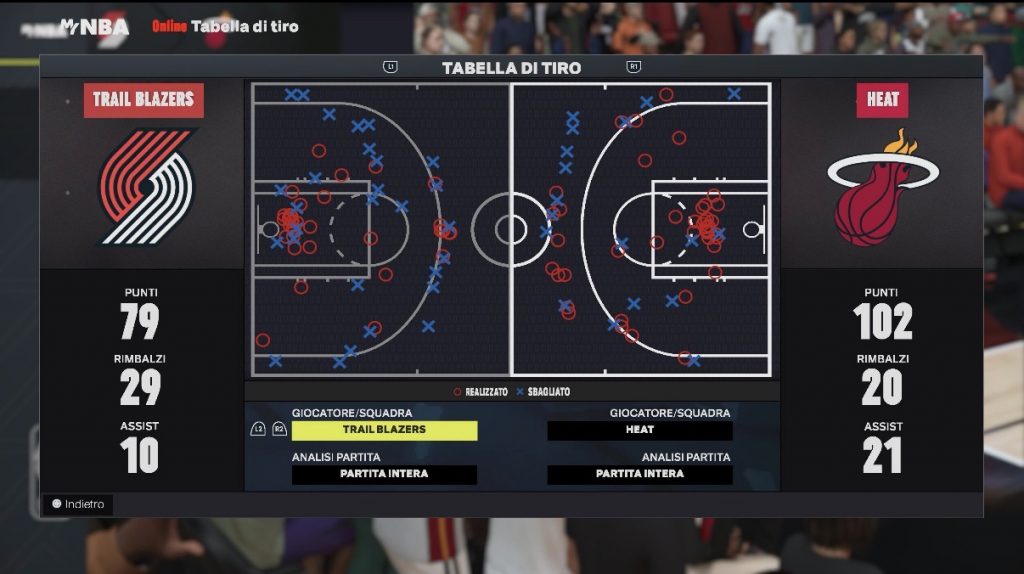Screen dimensions: 1024x574
Task: Select the highlighted TRAIL BLAZERS player/team selector
Action: click(x=384, y=430)
